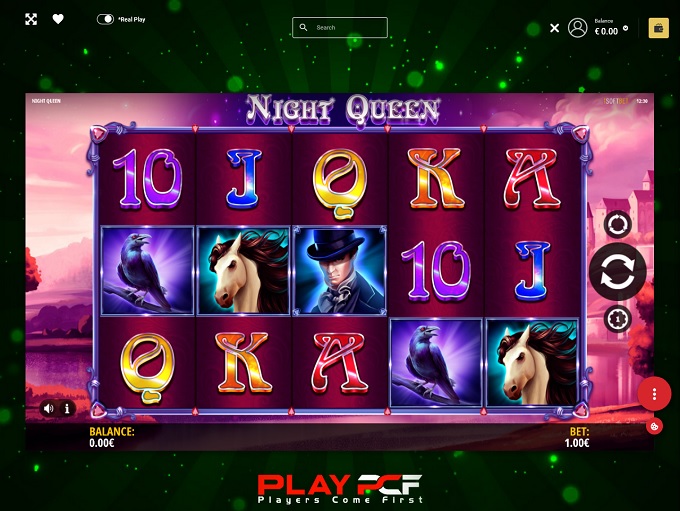Open the yellow wallet button

[x=658, y=28]
